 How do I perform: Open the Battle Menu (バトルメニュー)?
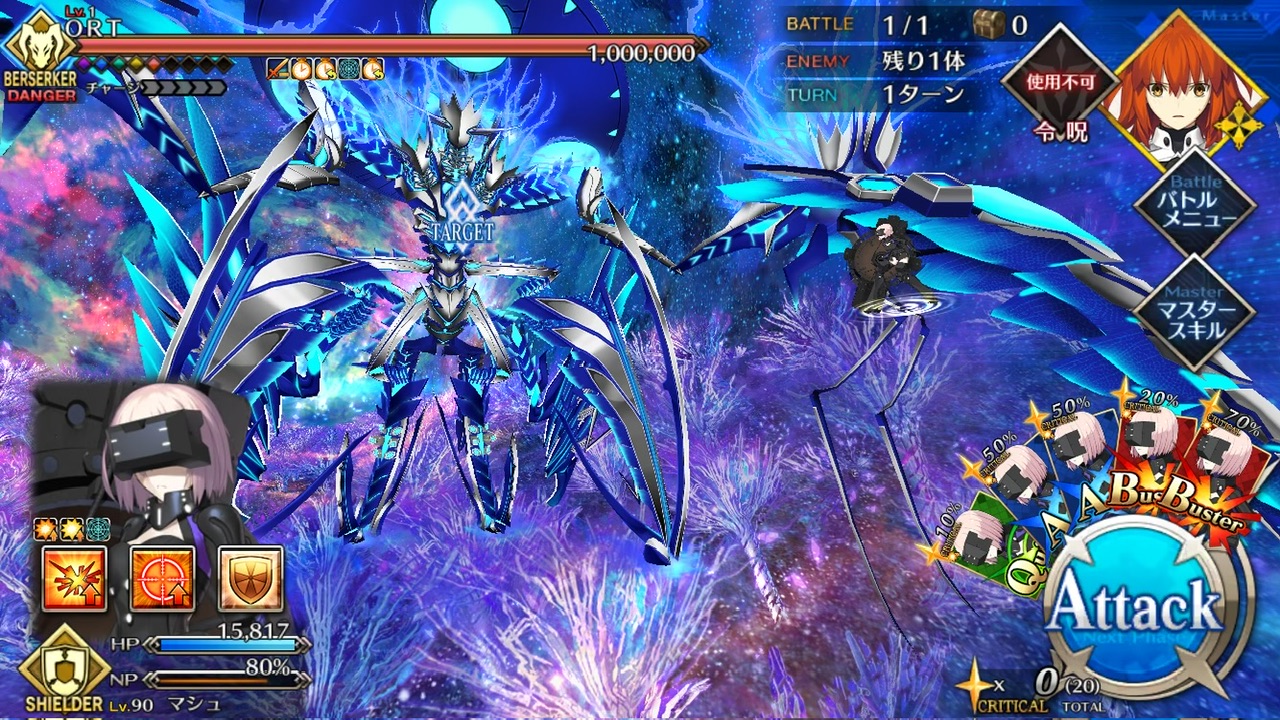[x=1195, y=207]
